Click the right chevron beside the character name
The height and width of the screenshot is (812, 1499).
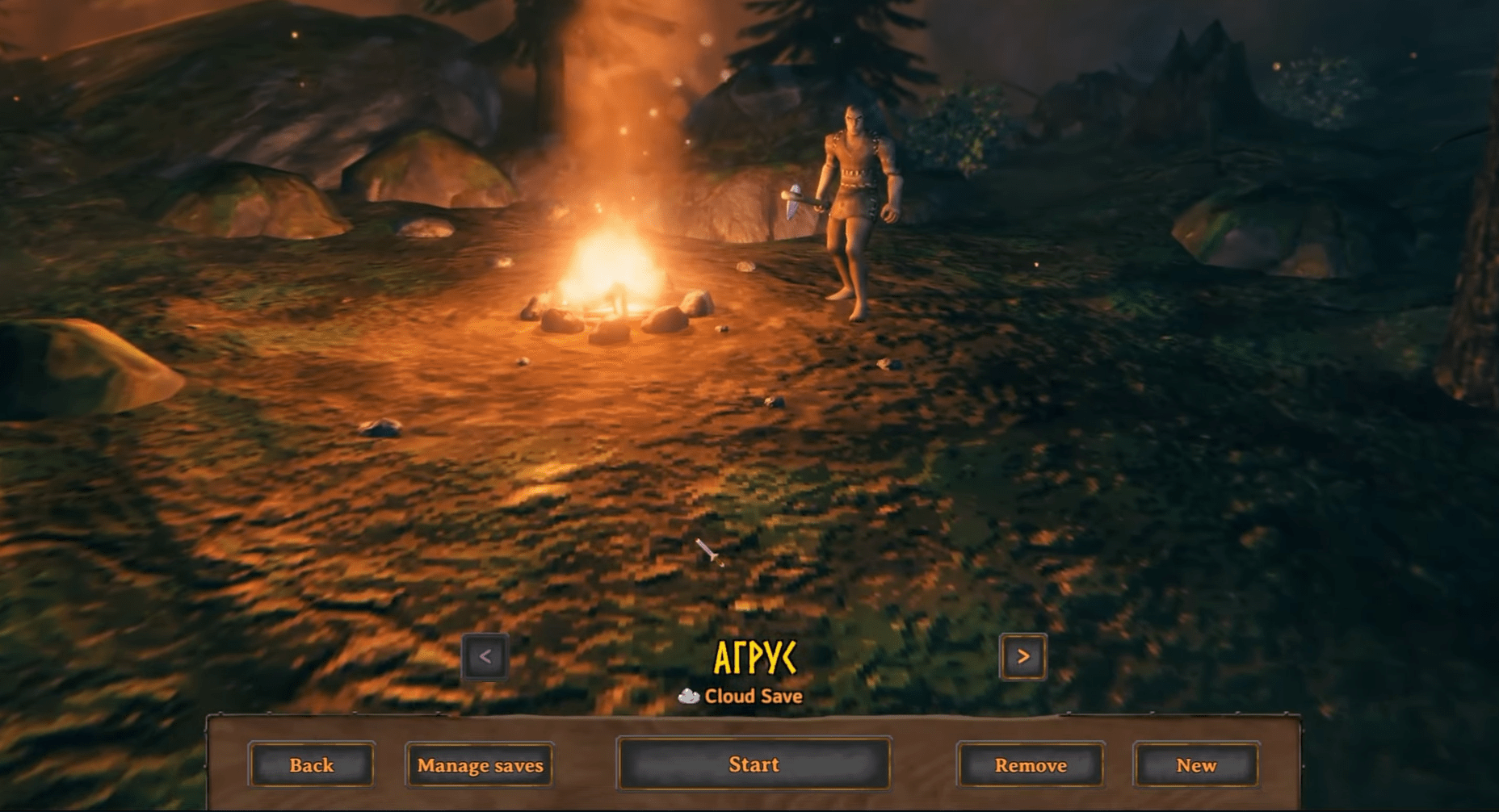point(1022,655)
